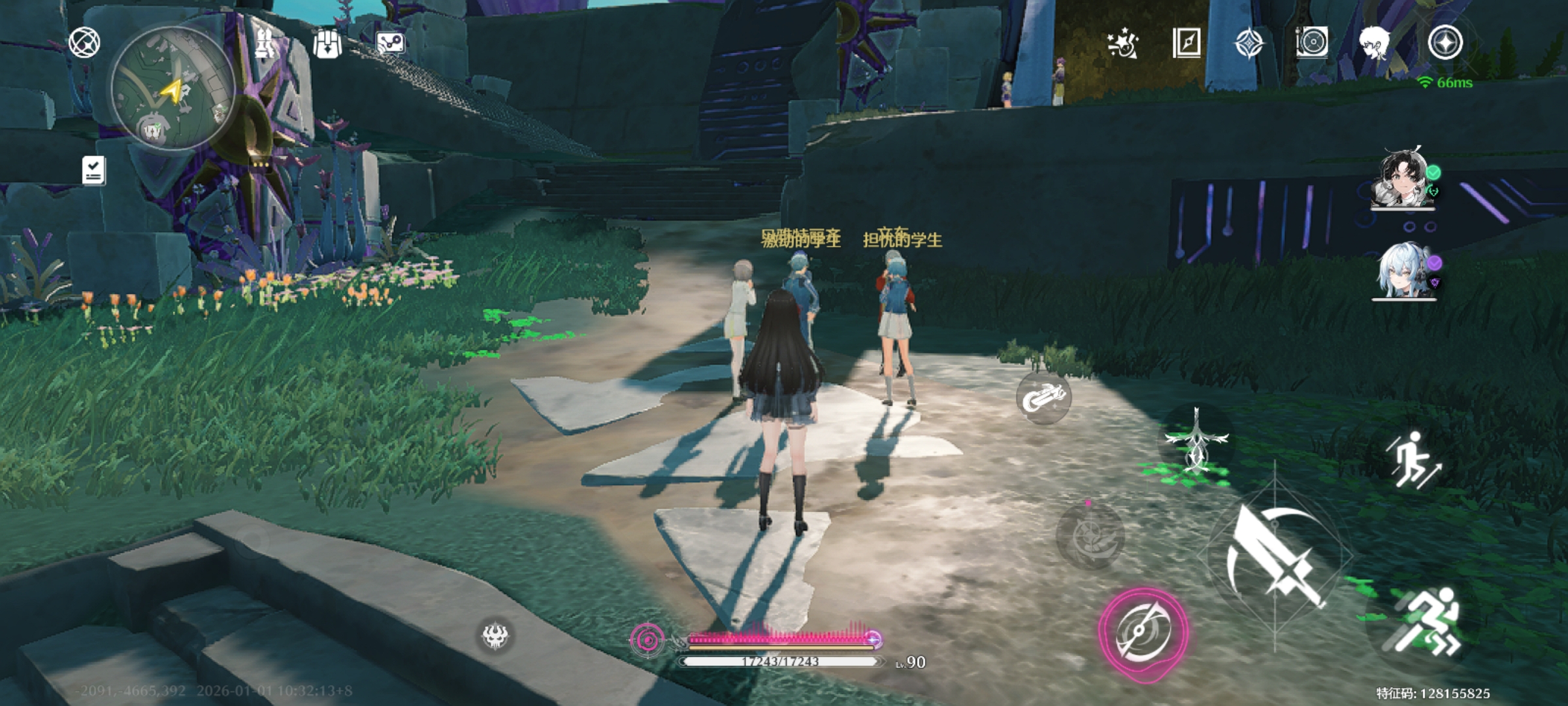Screen dimensions: 1568x706
Task: Switch to the white-haired party member portrait
Action: (1404, 271)
